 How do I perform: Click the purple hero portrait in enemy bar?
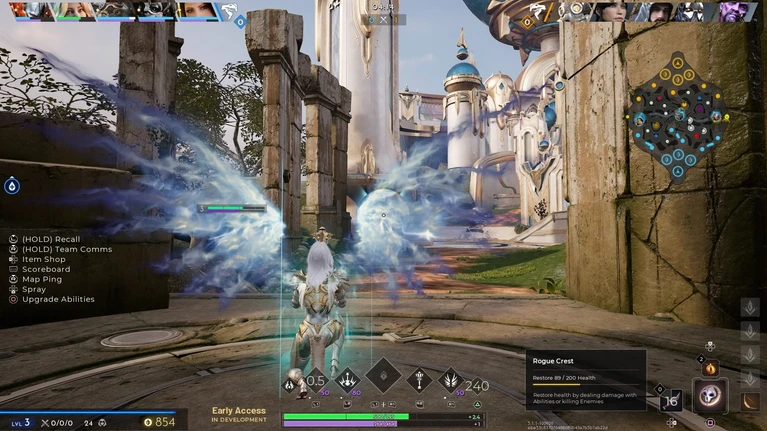(736, 11)
